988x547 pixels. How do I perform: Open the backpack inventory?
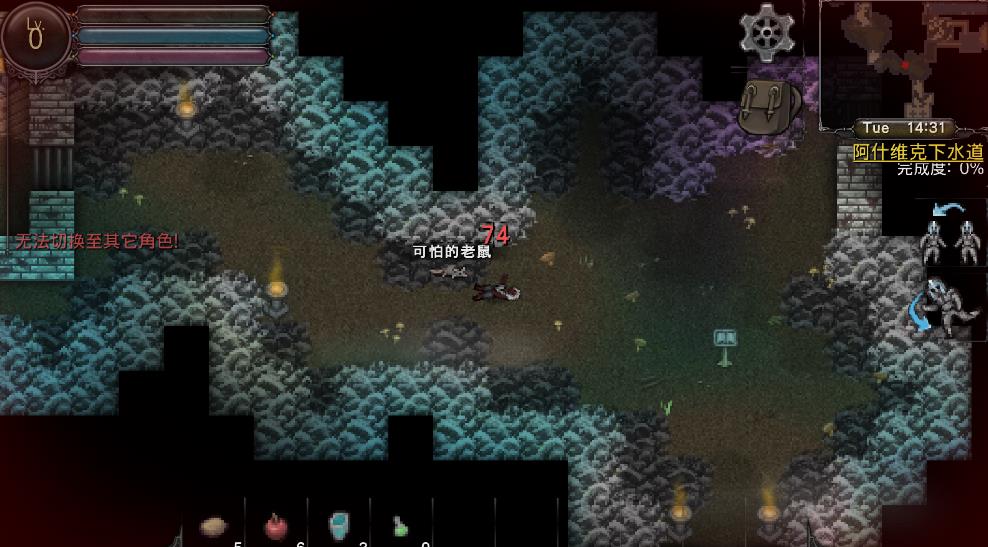(769, 106)
